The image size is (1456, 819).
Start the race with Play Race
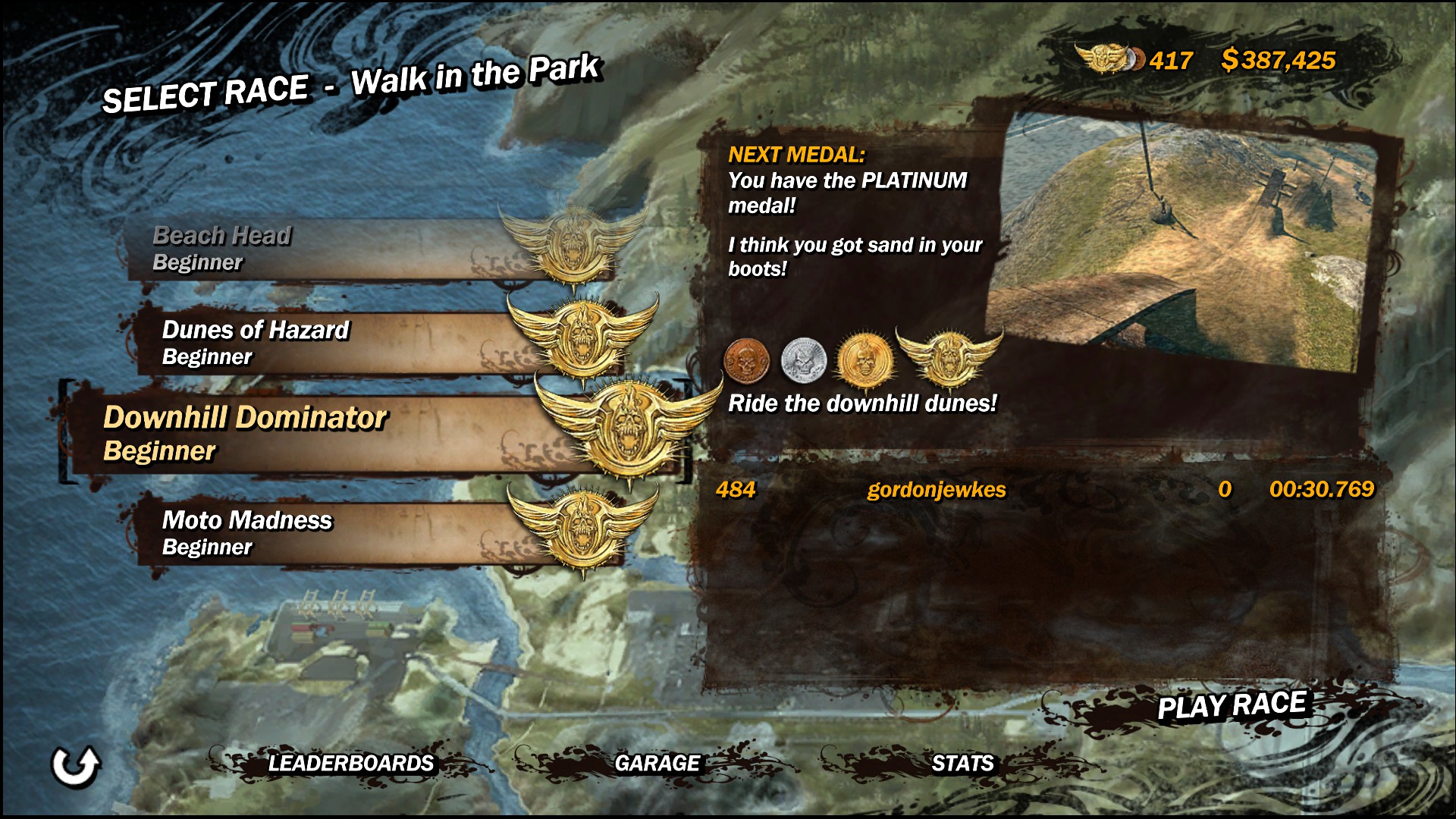click(x=1232, y=706)
